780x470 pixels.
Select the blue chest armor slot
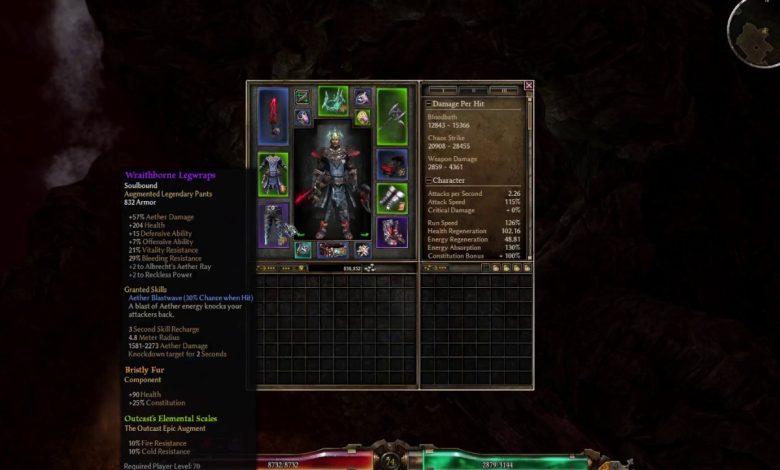pos(272,174)
